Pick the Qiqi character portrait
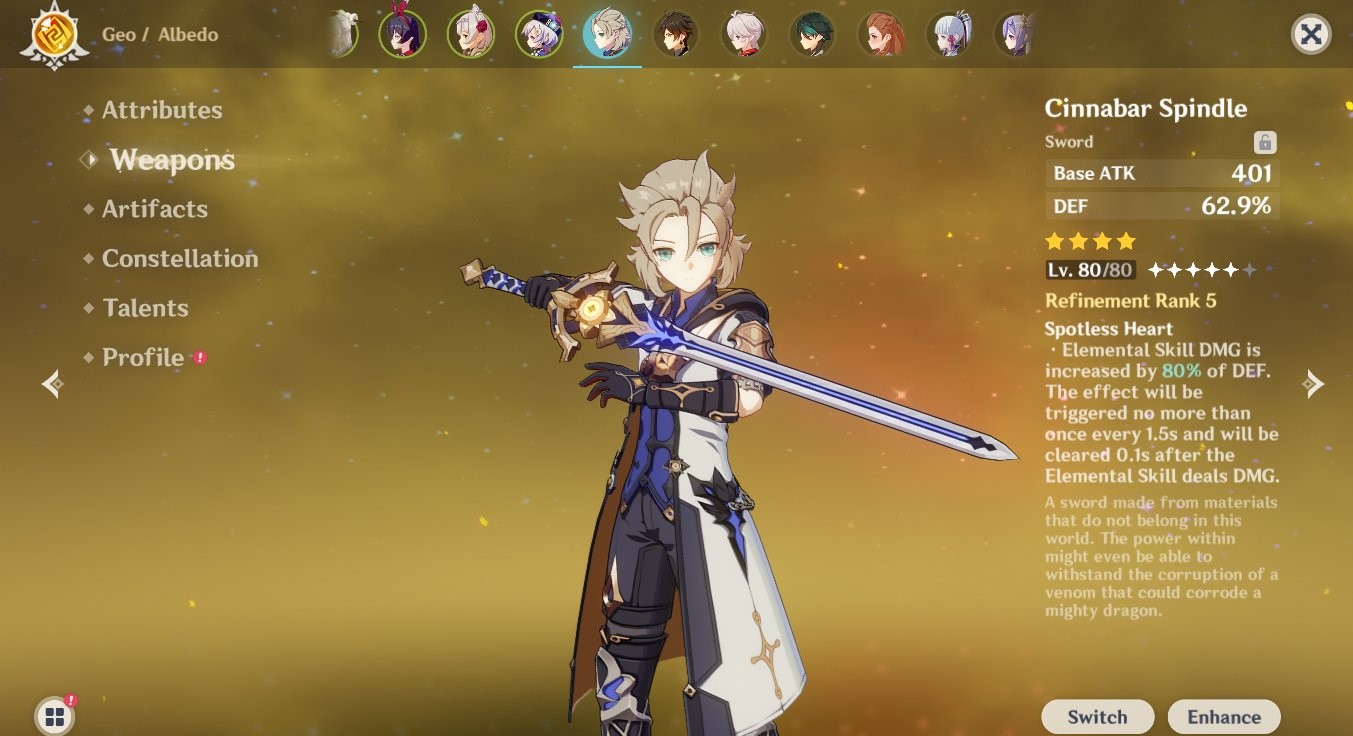 click(539, 34)
